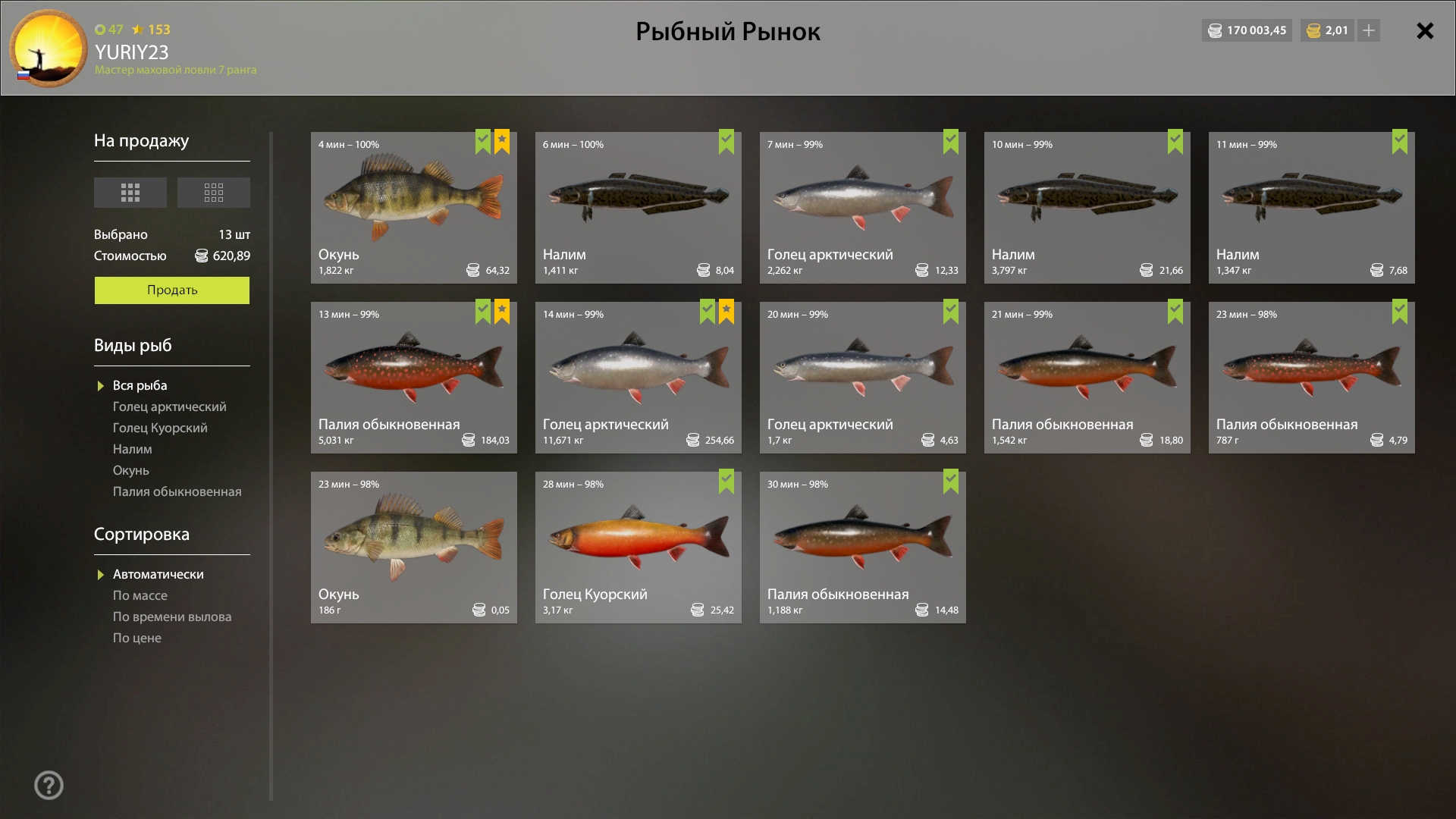Add premium currency with the plus button
The image size is (1456, 819).
coord(1368,30)
